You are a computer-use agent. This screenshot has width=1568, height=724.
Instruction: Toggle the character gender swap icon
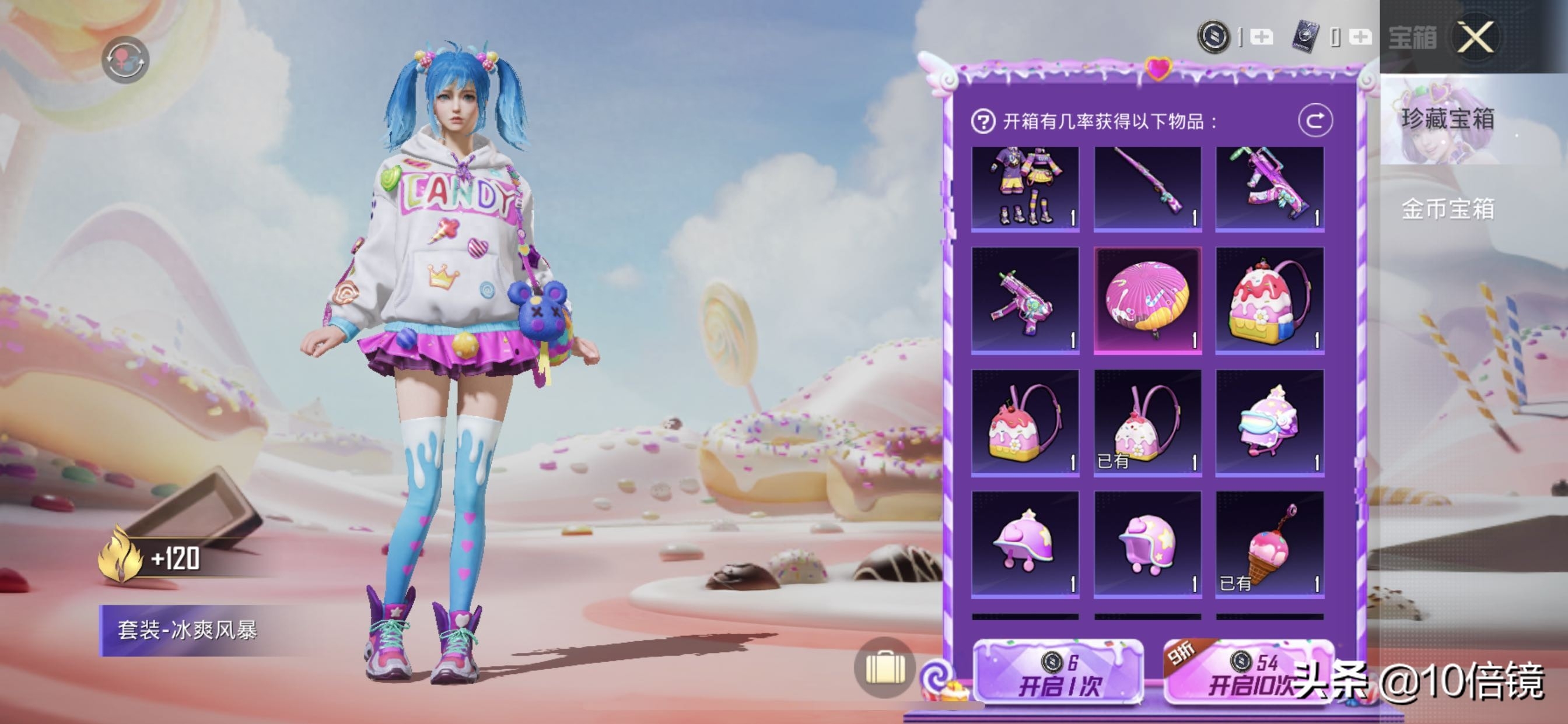125,59
